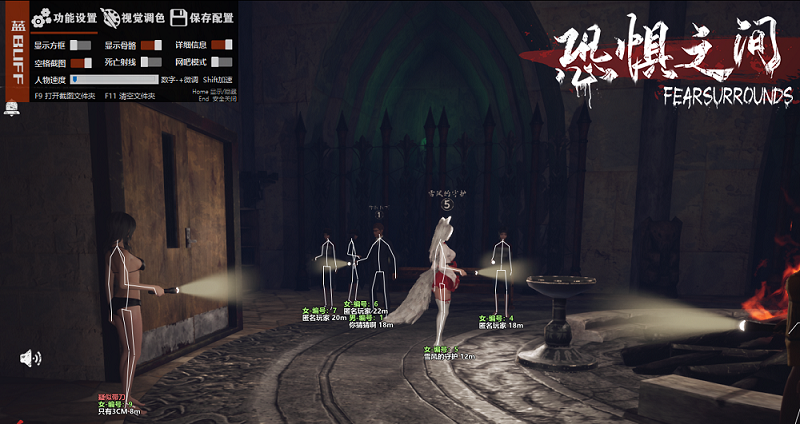Open the 功能设置 function settings tab
800x424 pixels.
pyautogui.click(x=63, y=18)
